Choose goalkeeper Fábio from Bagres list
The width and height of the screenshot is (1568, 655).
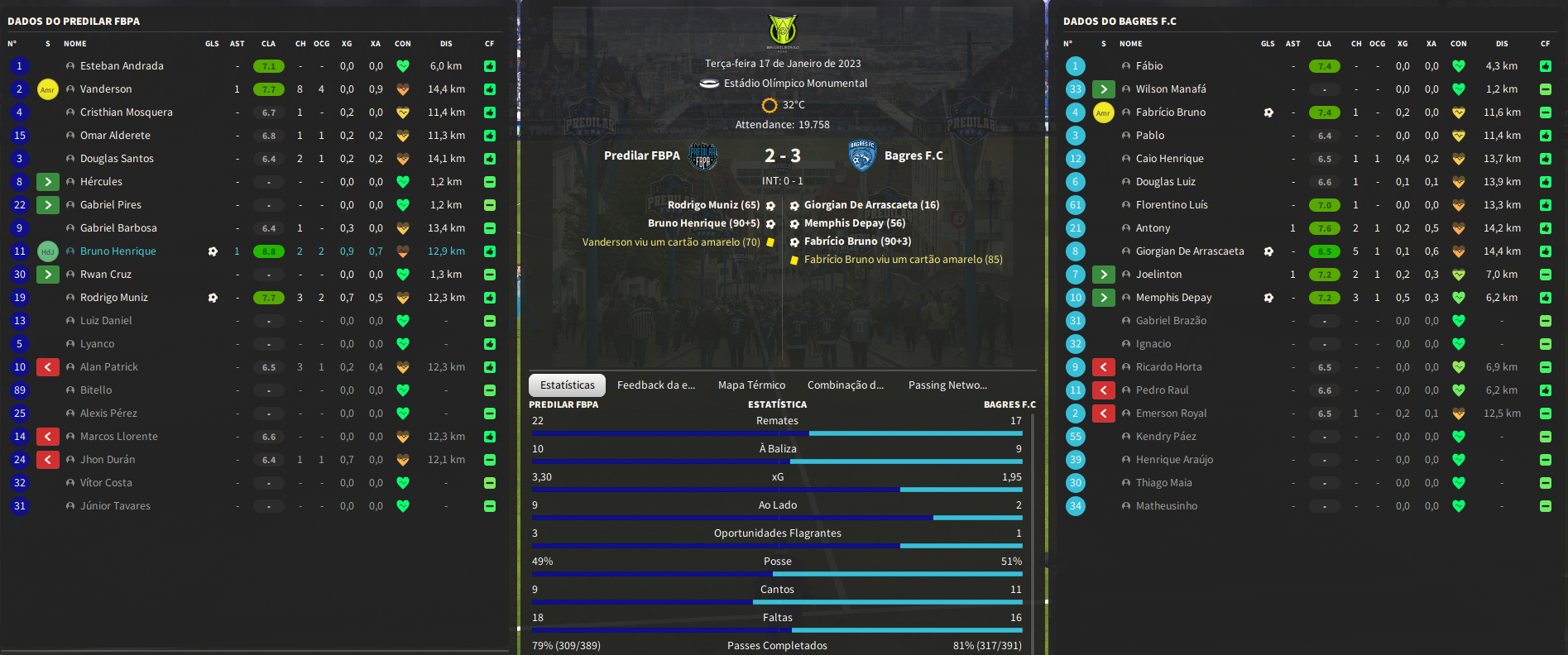point(1149,66)
